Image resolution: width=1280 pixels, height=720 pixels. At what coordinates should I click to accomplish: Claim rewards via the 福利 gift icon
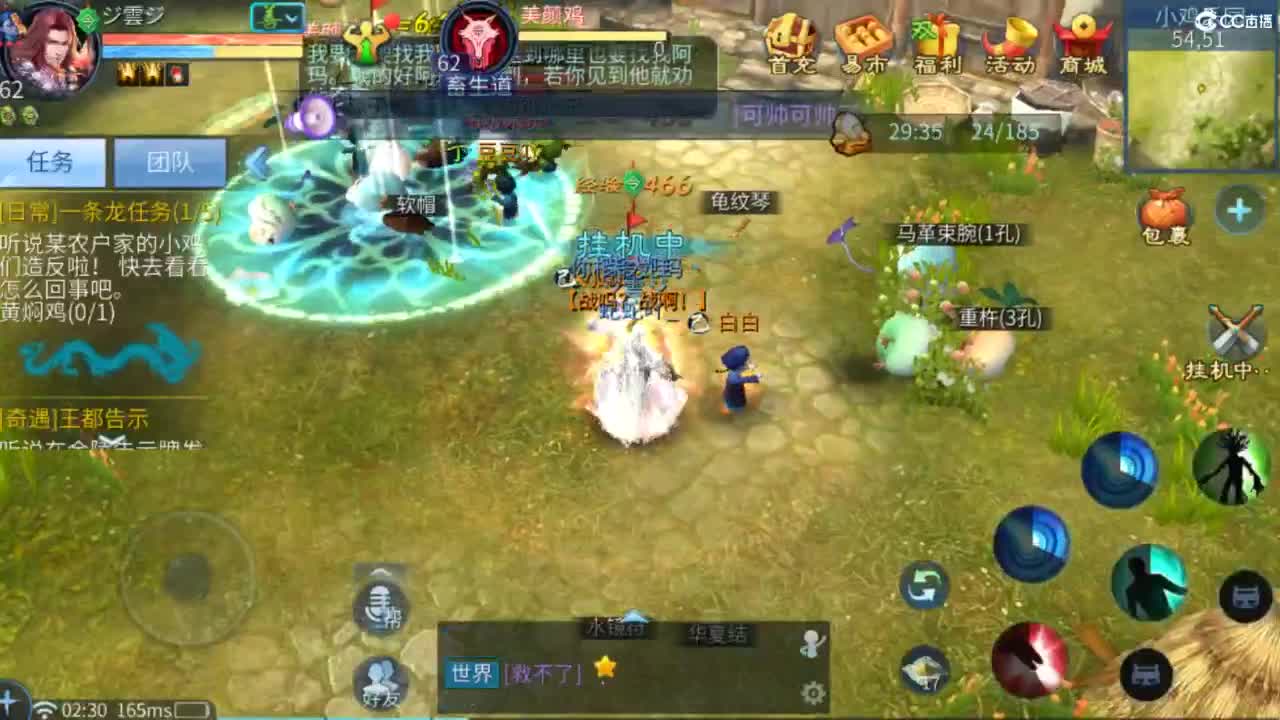[x=937, y=45]
